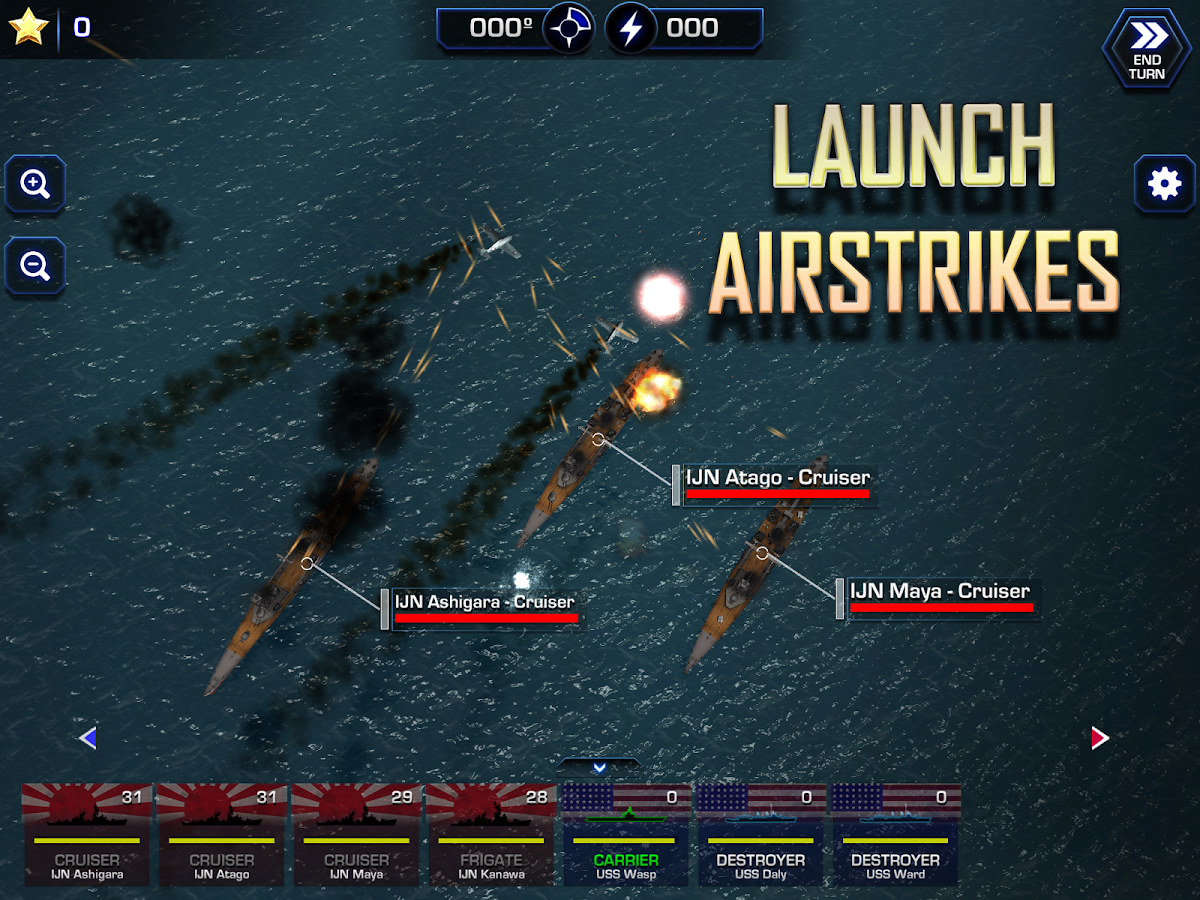
Task: Pick the IJN Kanawa frigate card
Action: (x=491, y=834)
